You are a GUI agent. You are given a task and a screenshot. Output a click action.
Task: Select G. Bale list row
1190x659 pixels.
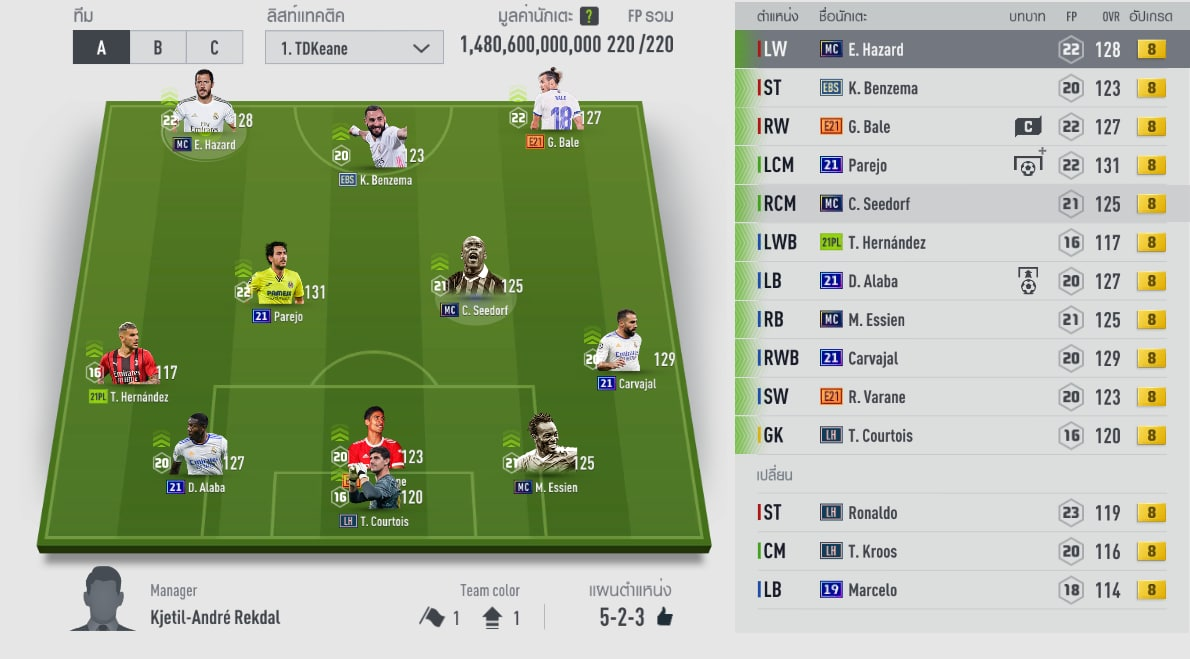coord(950,127)
